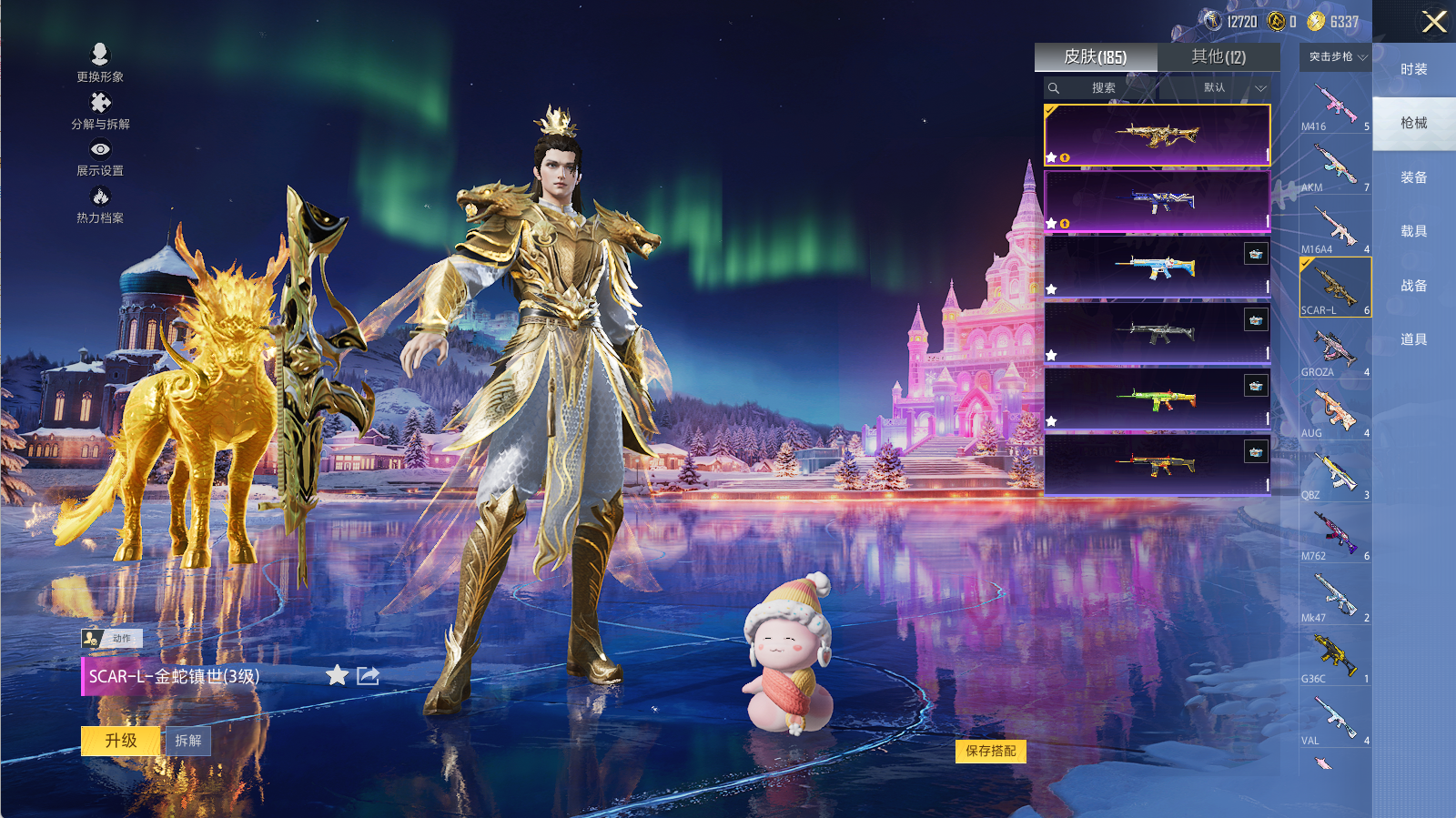This screenshot has width=1456, height=818.
Task: Open the 其他(12) tab
Action: coord(1218,57)
